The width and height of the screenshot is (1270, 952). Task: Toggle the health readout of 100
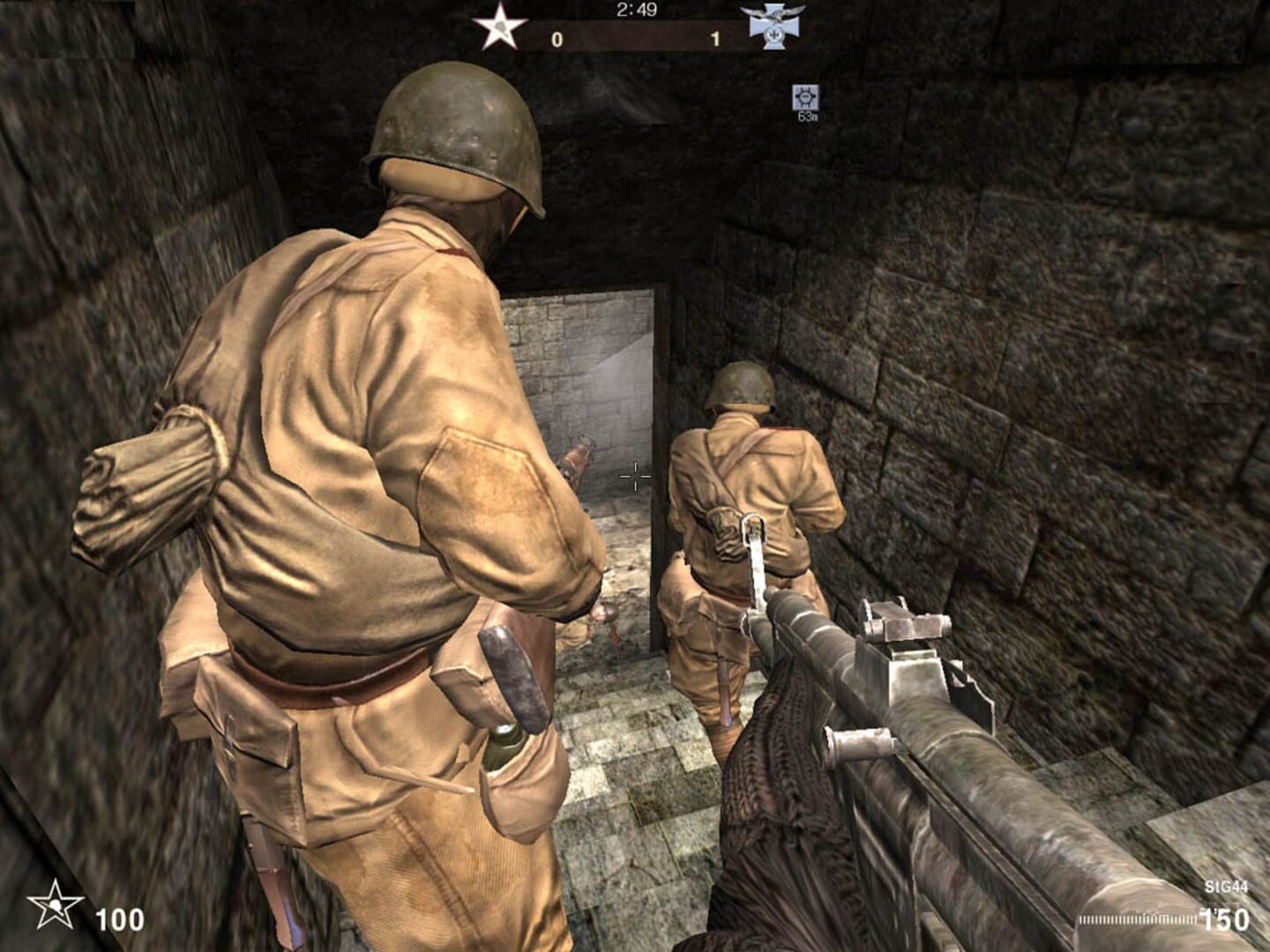click(x=121, y=917)
